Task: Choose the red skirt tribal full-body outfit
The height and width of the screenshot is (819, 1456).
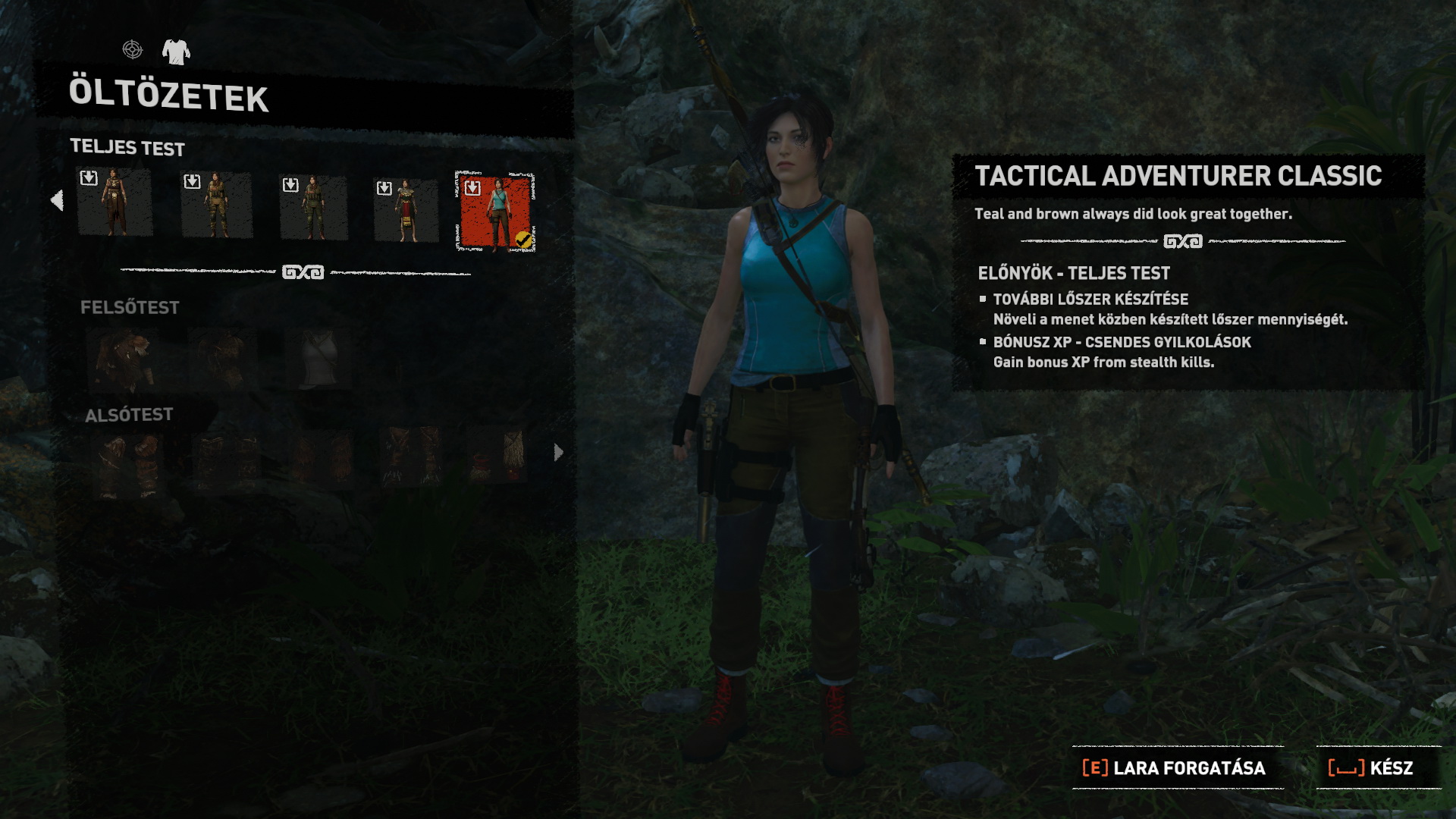Action: (406, 210)
